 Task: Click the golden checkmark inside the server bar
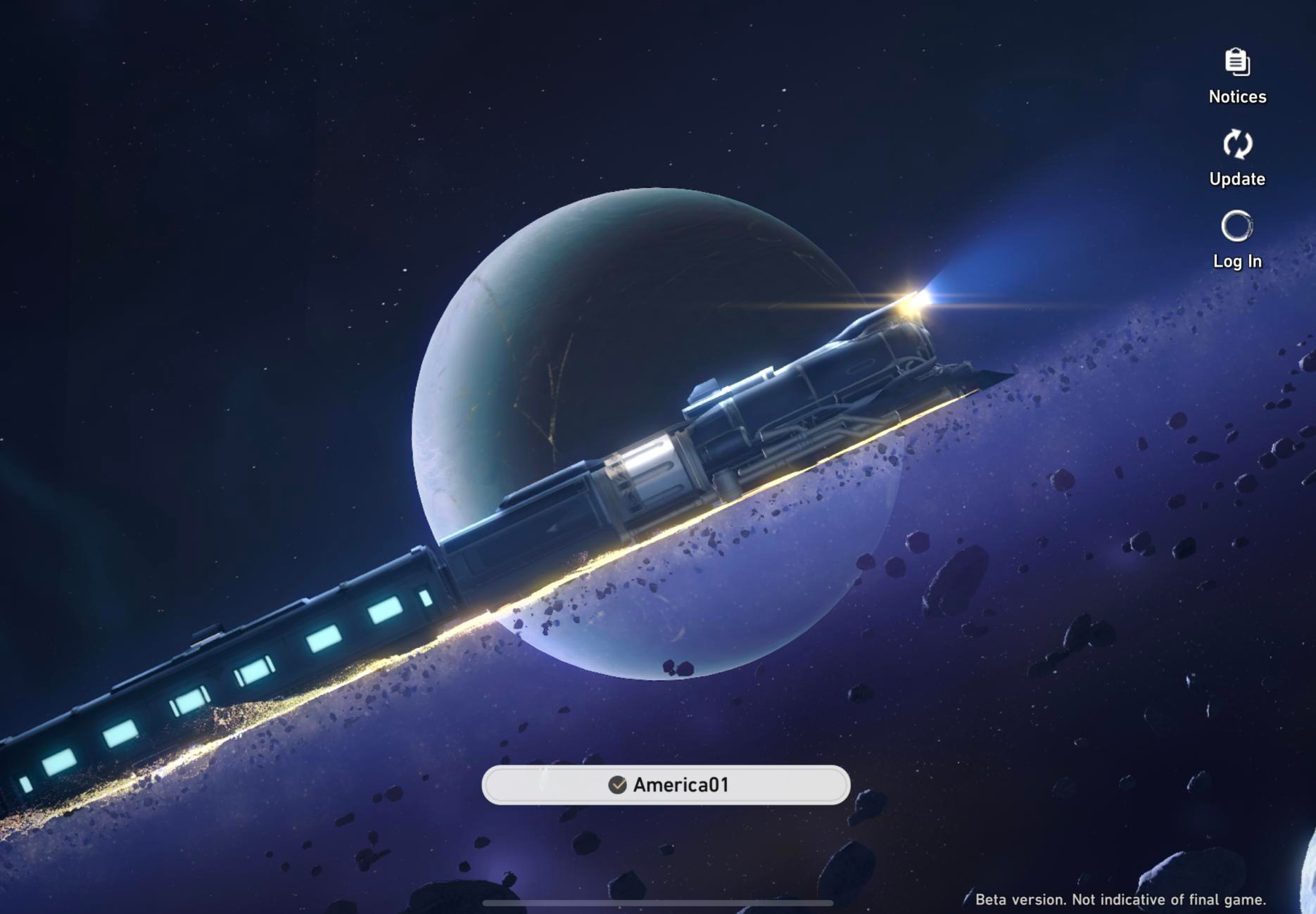617,786
